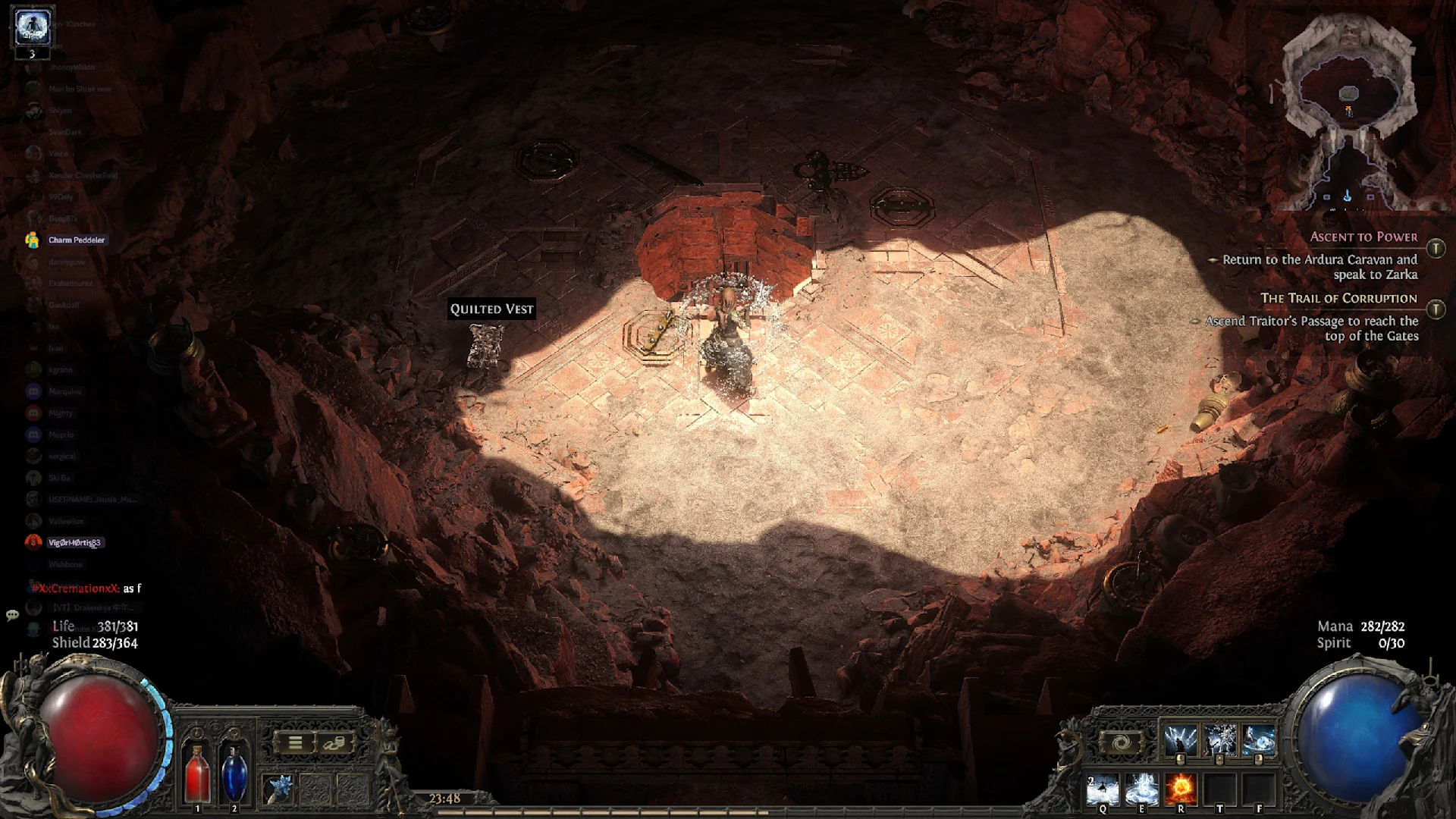This screenshot has width=1456, height=819.
Task: Use the blue mana flask
Action: point(234,772)
